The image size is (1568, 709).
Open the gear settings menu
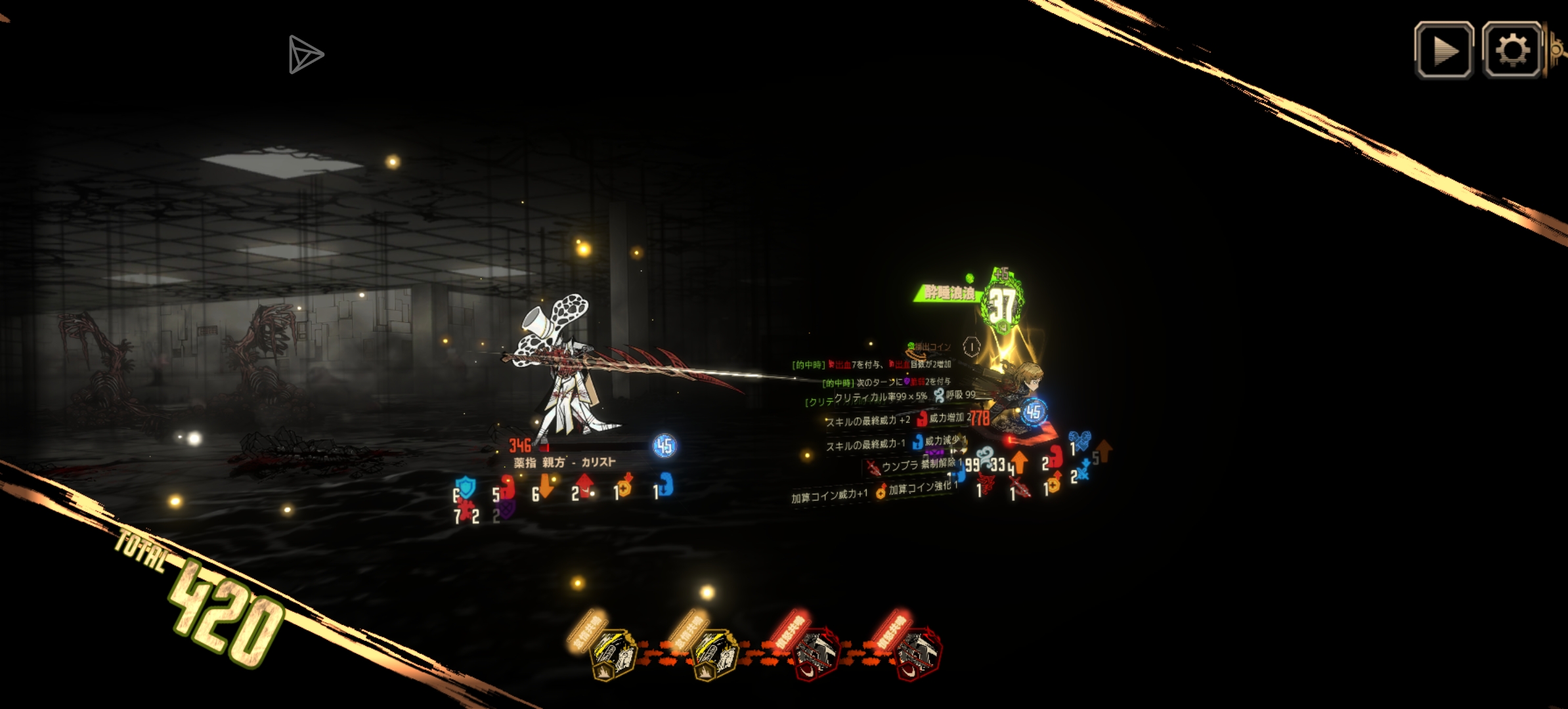[x=1512, y=51]
